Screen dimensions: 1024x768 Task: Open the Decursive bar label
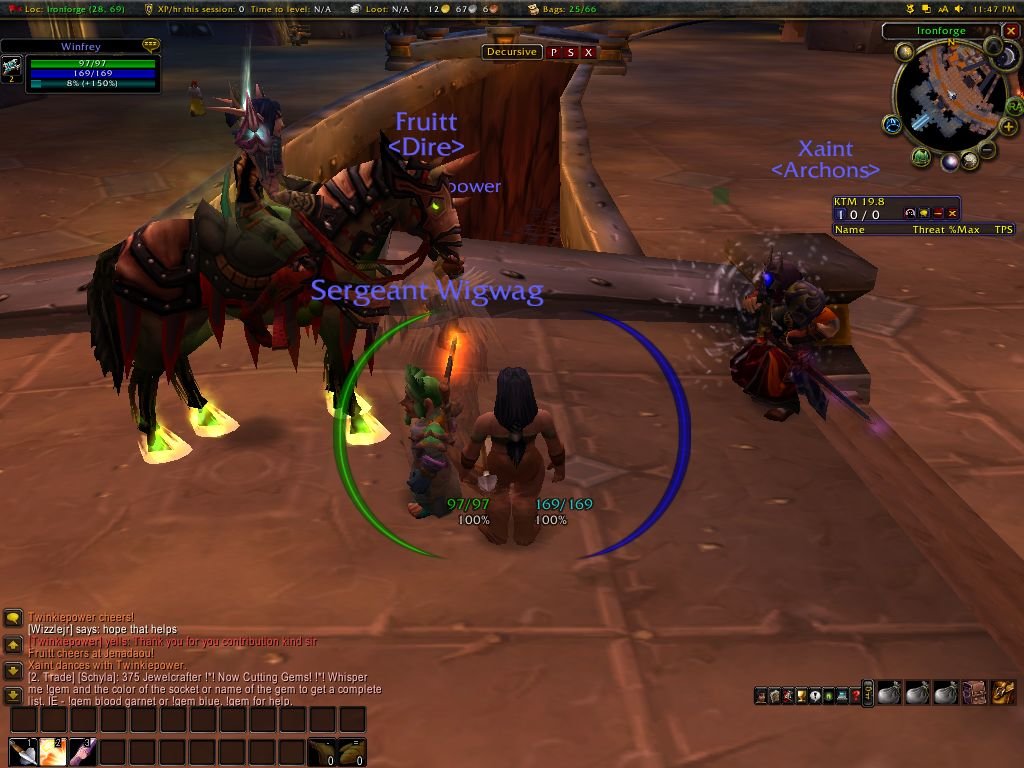[512, 52]
